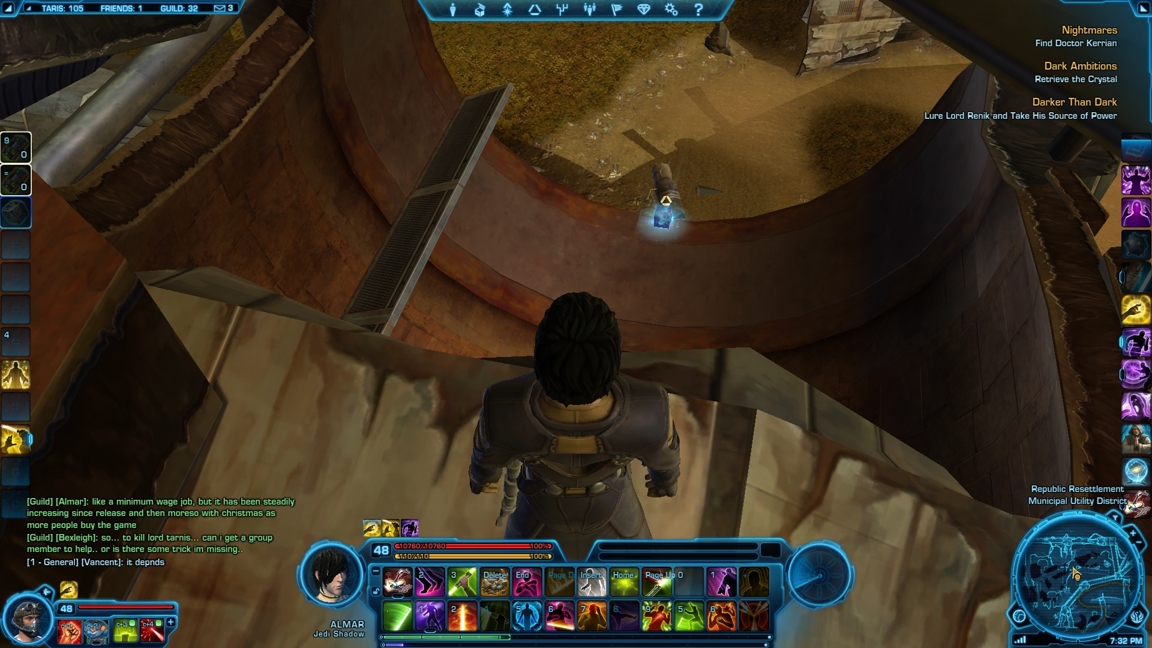Zoom in the minimap with plus button
This screenshot has width=1152, height=648.
point(1133,535)
